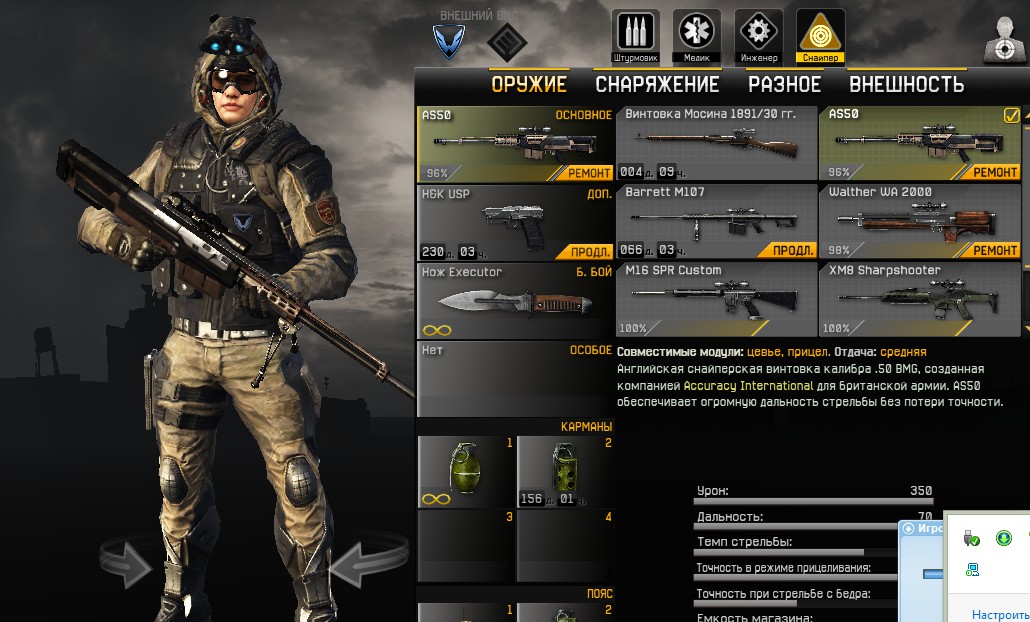Show the Внешность tab
The width and height of the screenshot is (1030, 622).
[x=906, y=85]
